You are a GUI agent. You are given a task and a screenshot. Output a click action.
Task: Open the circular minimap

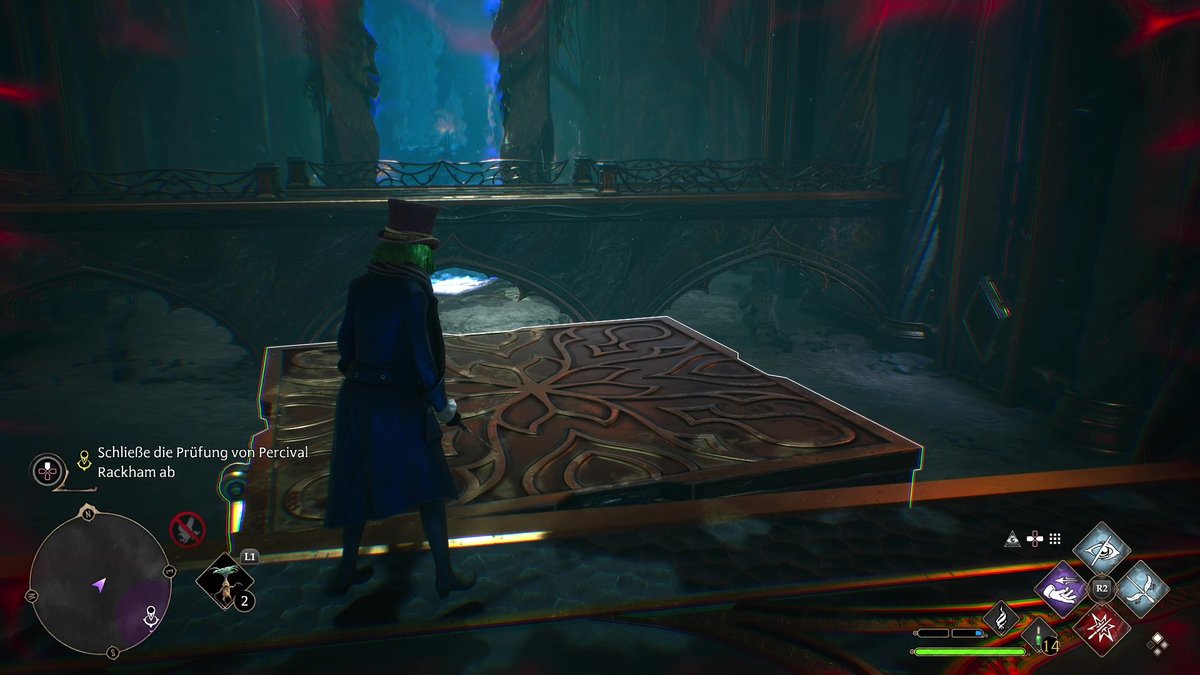99,584
